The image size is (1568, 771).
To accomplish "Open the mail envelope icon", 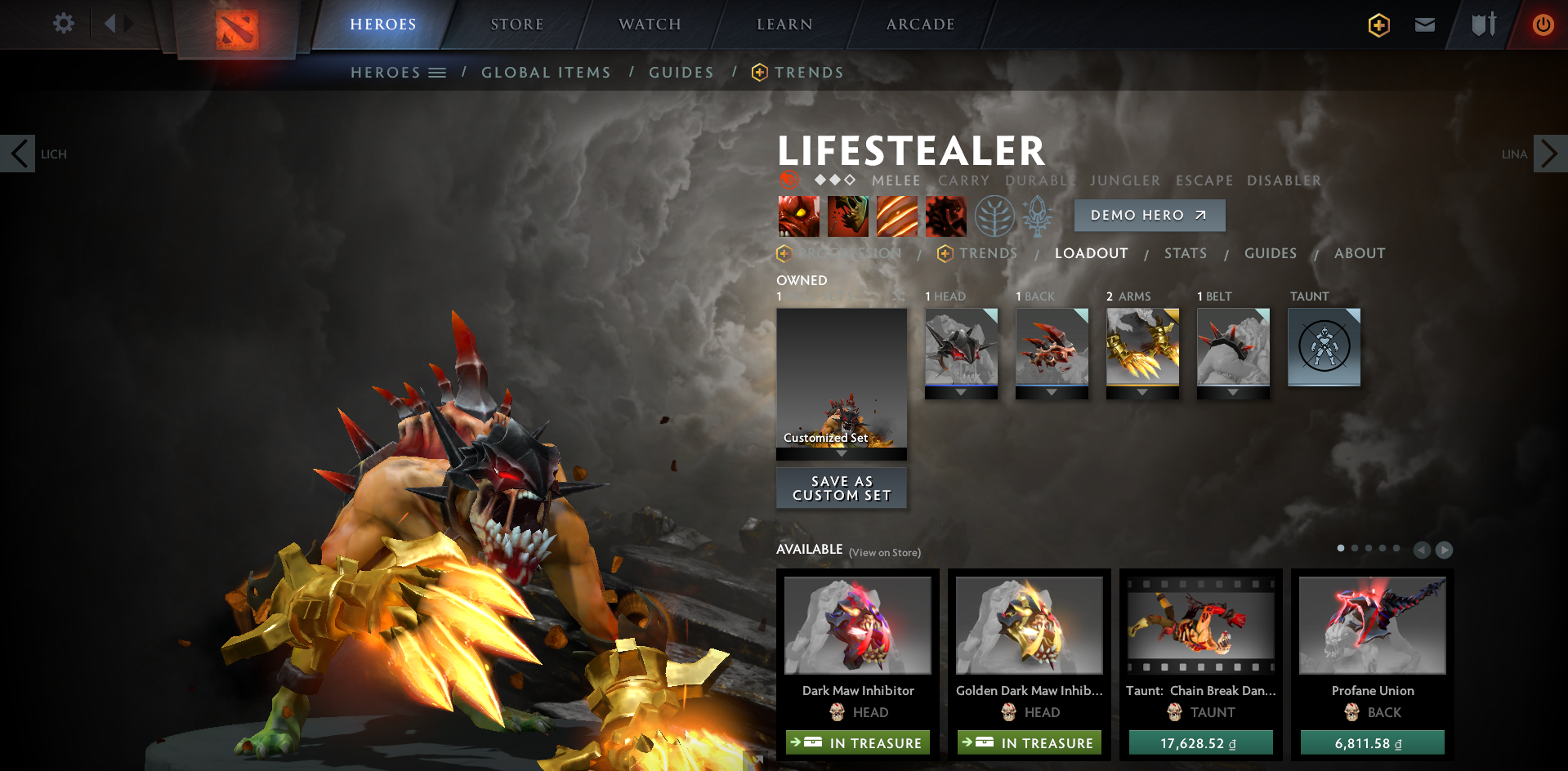I will [x=1424, y=25].
